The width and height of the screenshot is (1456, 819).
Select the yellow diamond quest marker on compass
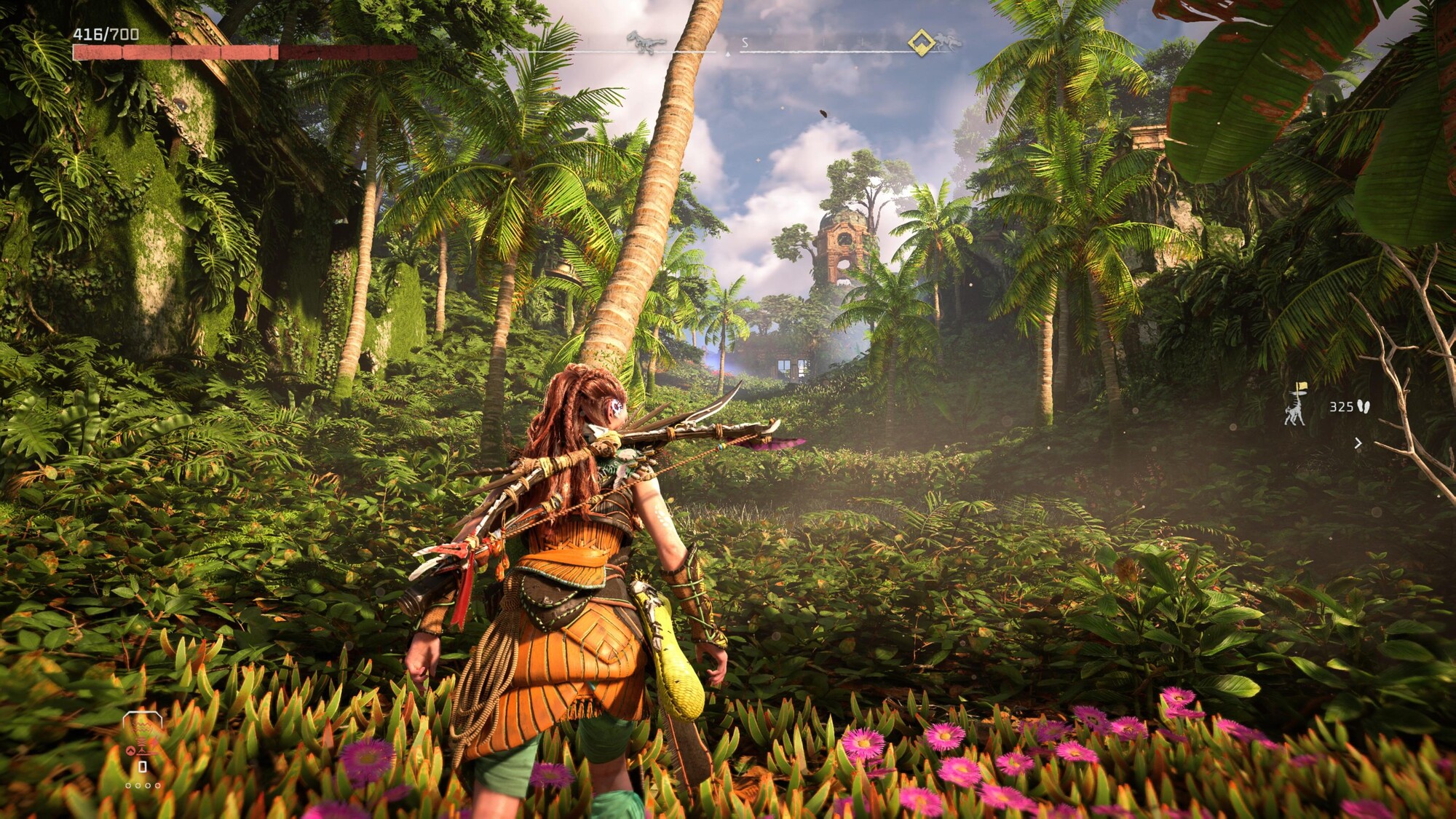(922, 42)
